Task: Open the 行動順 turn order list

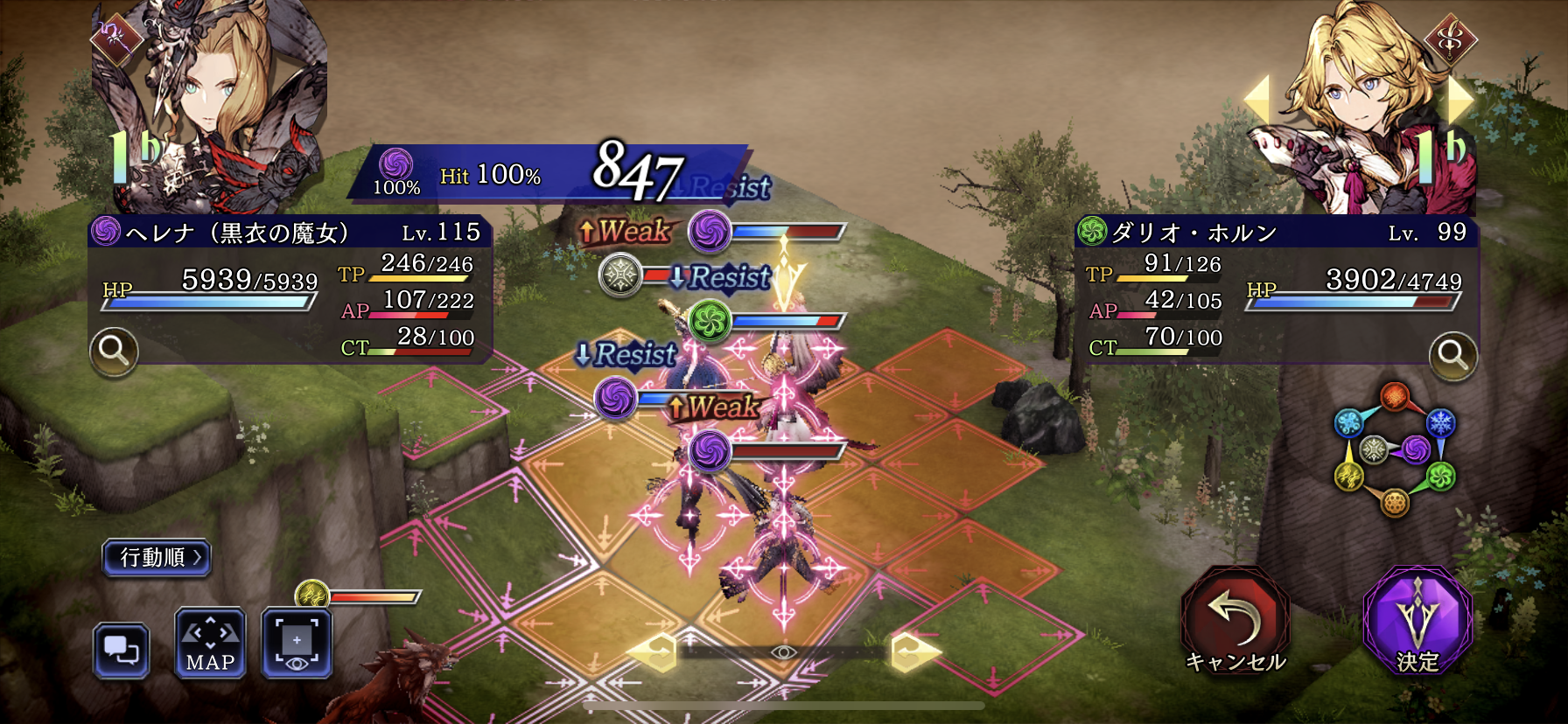Action: point(157,557)
